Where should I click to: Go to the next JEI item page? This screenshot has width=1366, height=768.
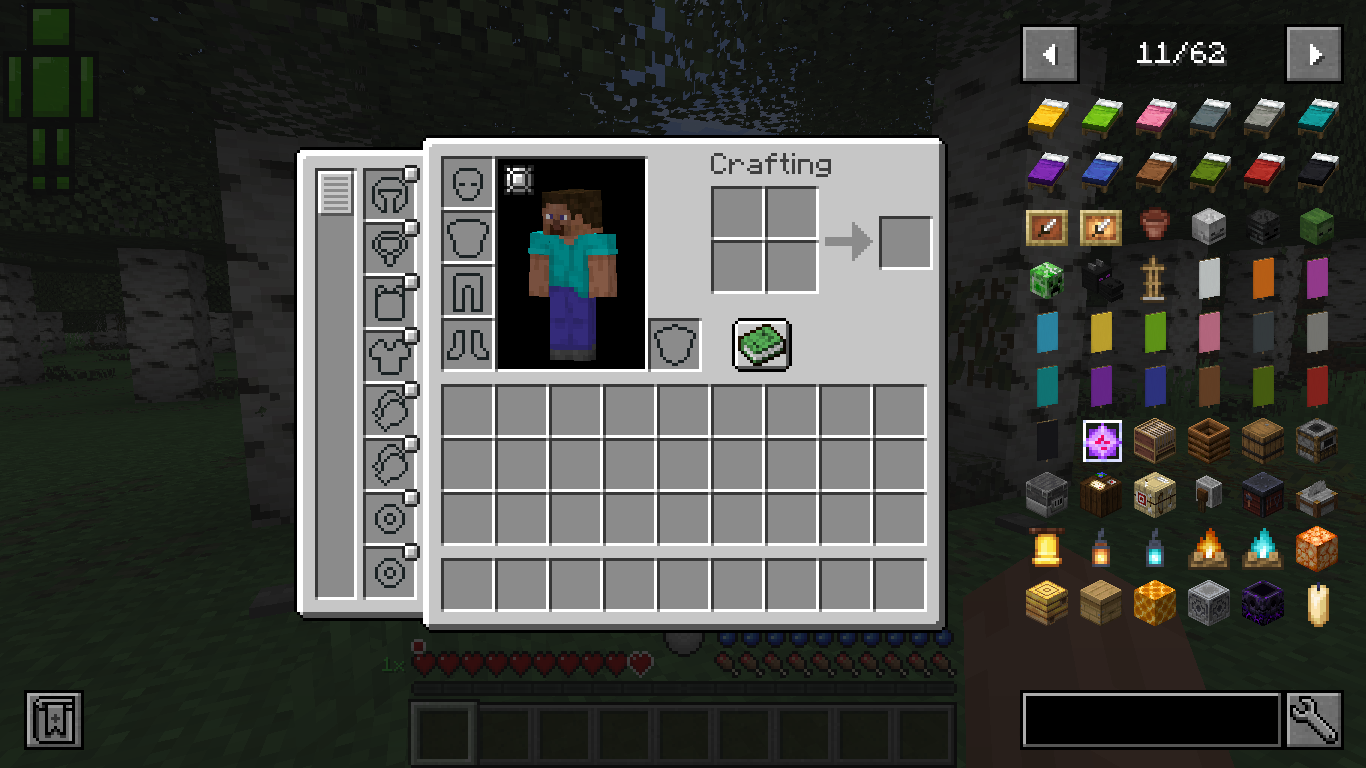tap(1313, 54)
